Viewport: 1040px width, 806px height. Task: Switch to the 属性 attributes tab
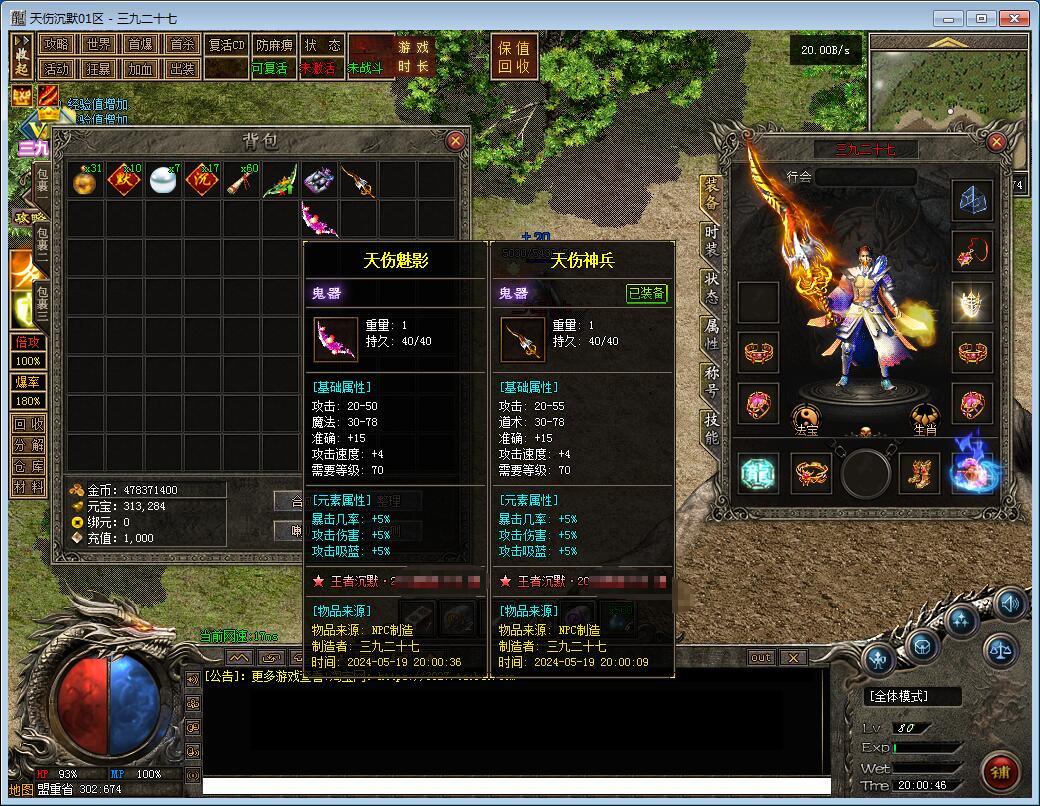pyautogui.click(x=711, y=333)
